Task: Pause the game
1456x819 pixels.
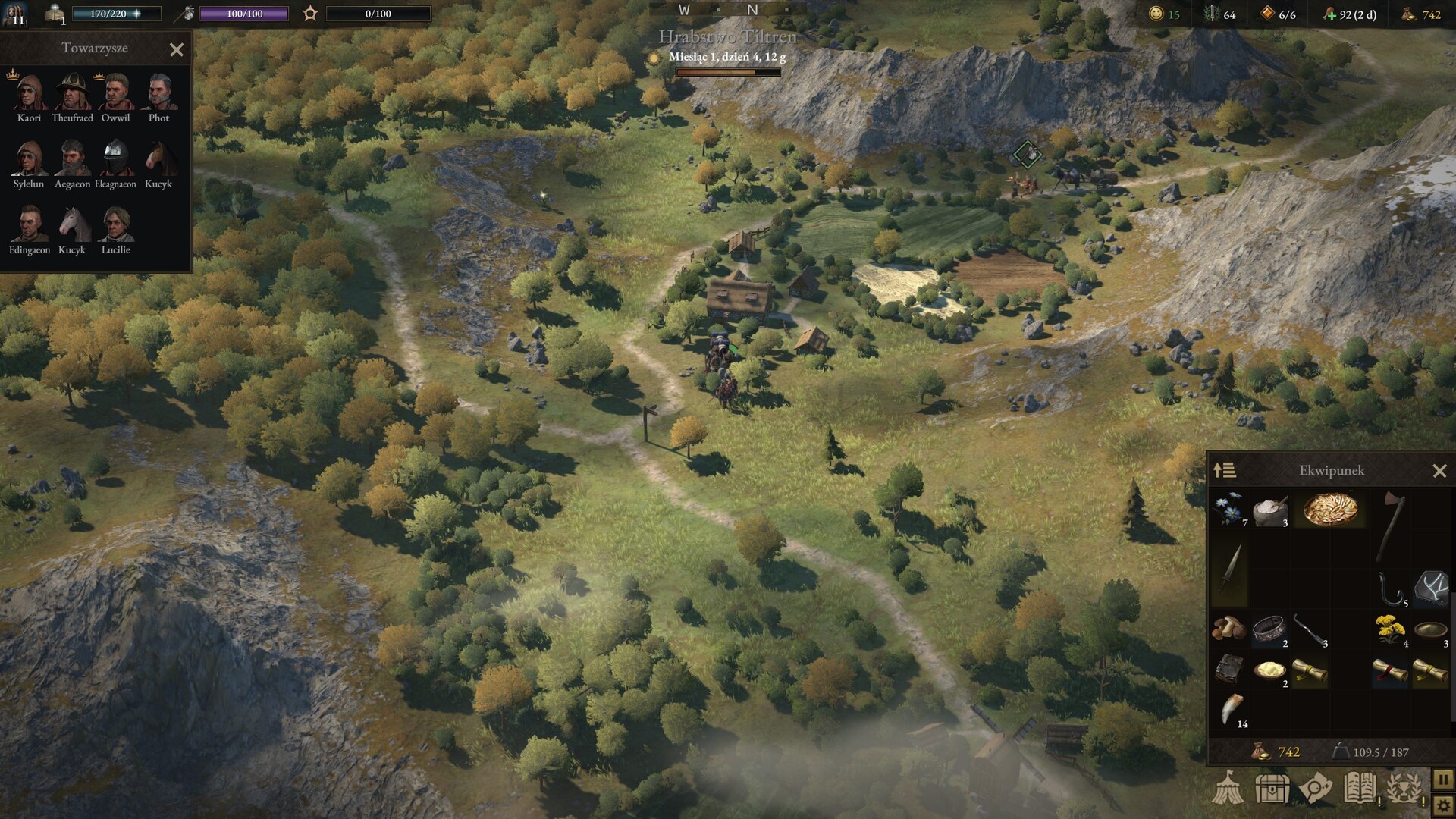Action: click(1442, 779)
